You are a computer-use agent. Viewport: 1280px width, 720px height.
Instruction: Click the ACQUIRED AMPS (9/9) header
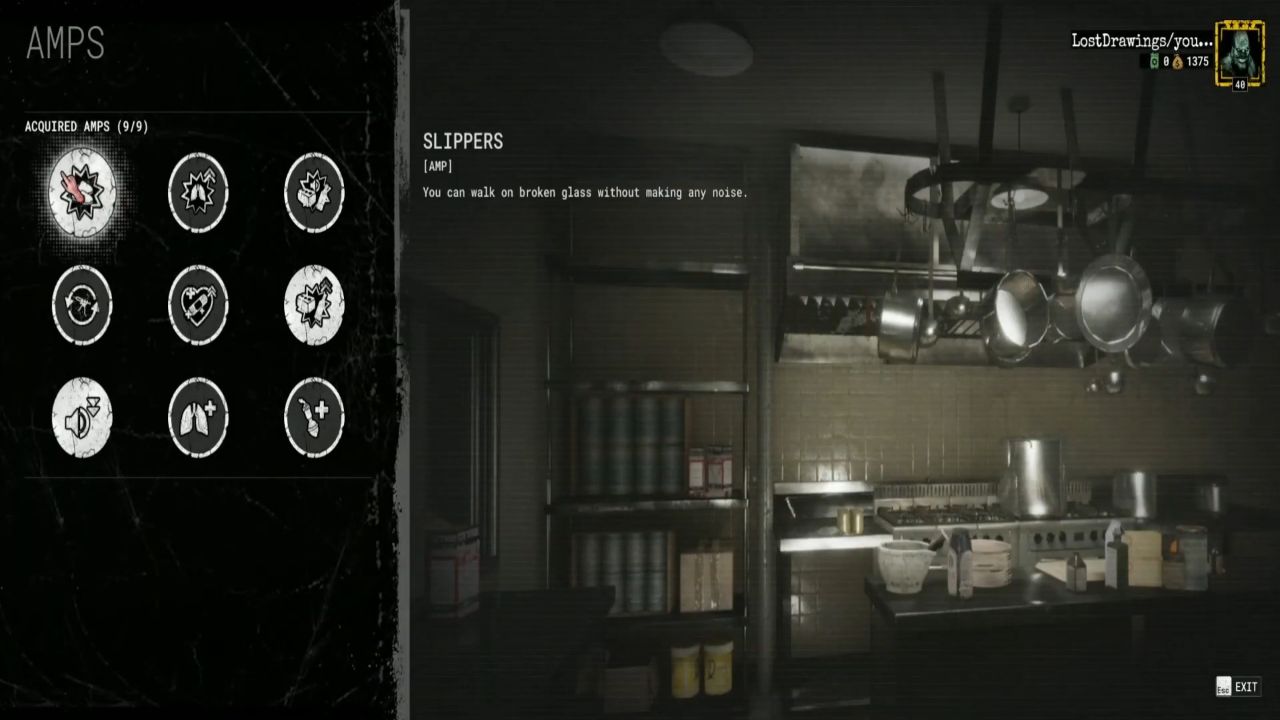[x=86, y=126]
